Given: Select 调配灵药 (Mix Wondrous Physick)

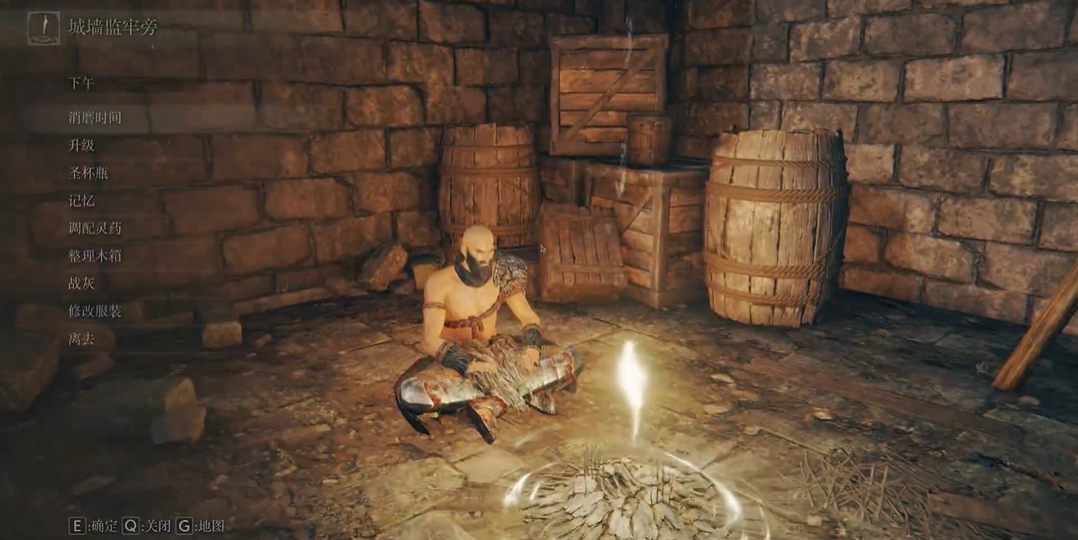Looking at the screenshot, I should [x=95, y=228].
